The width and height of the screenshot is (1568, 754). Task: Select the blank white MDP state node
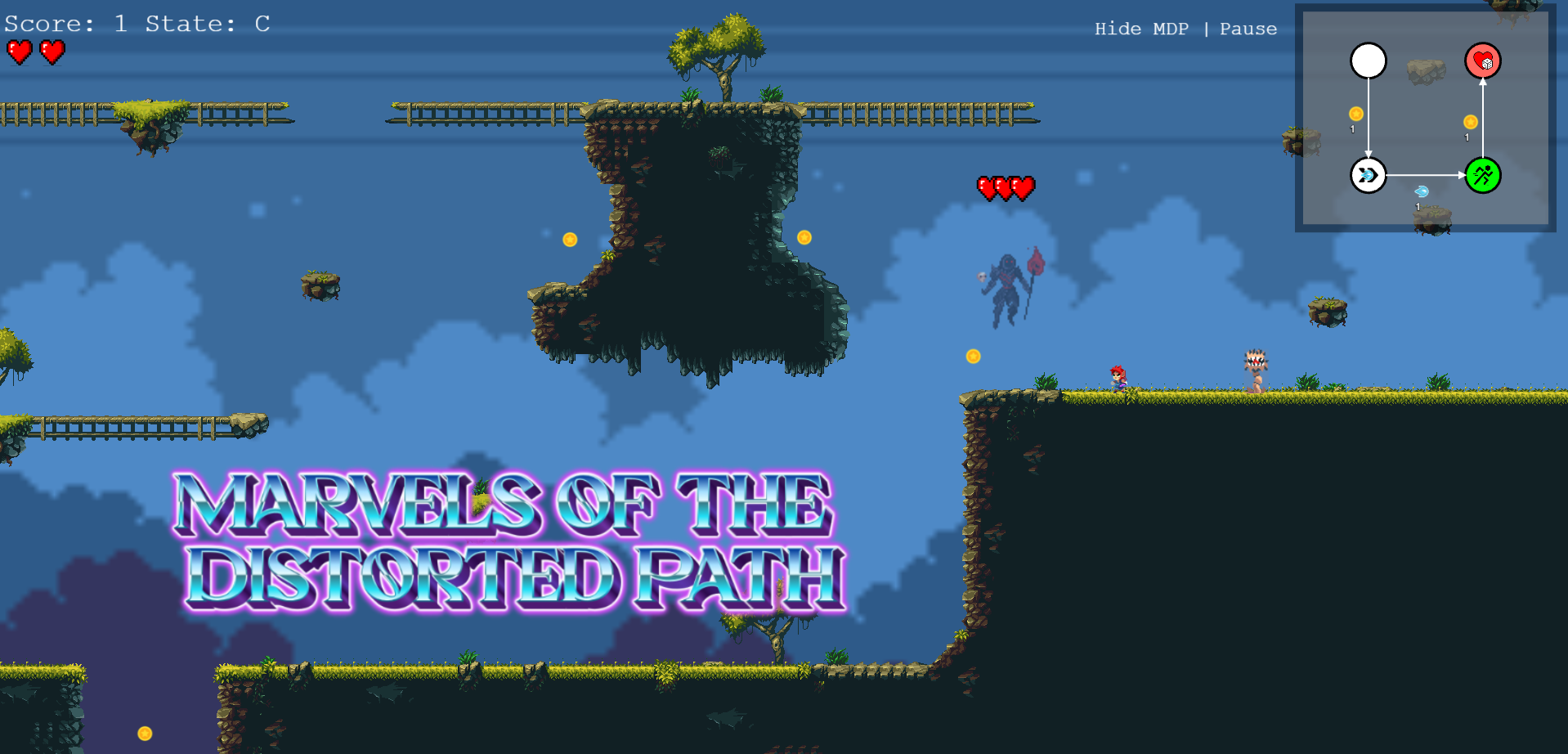[x=1368, y=61]
